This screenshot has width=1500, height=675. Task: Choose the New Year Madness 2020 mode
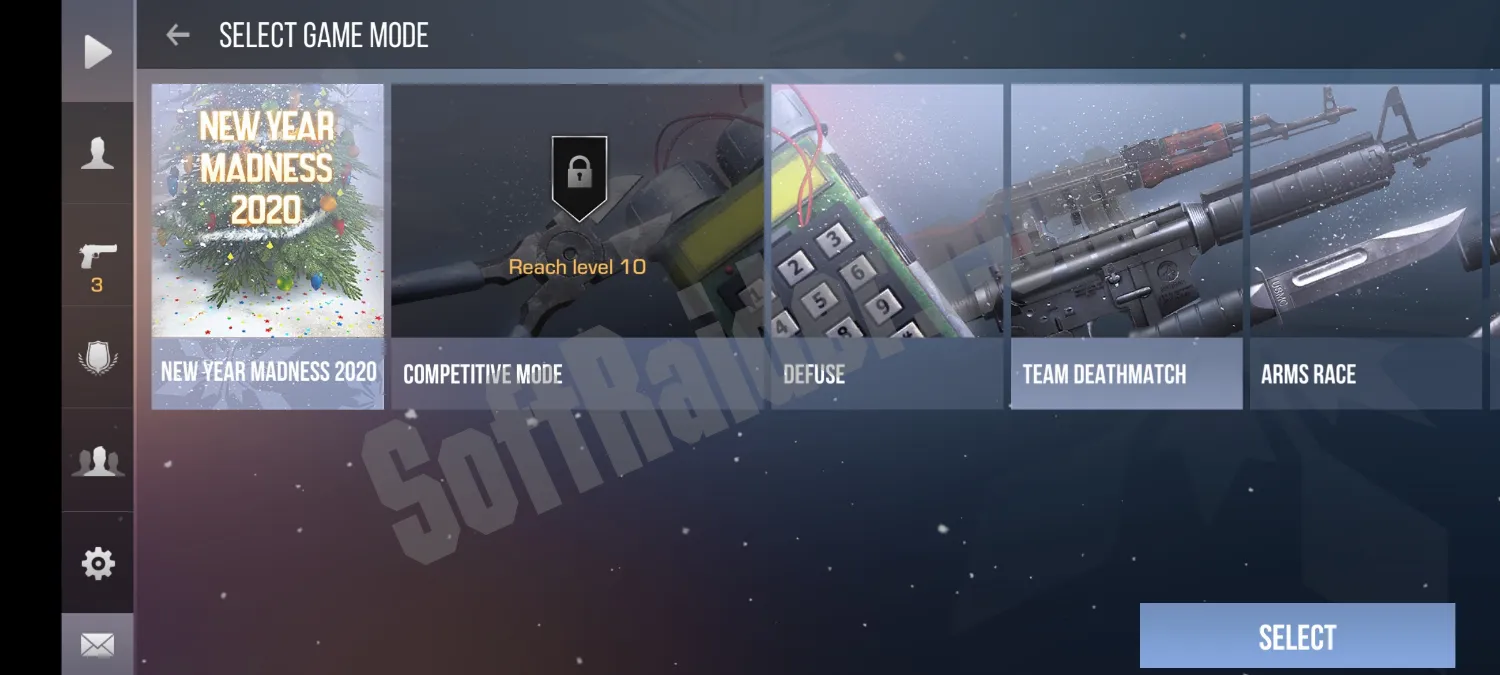(268, 245)
